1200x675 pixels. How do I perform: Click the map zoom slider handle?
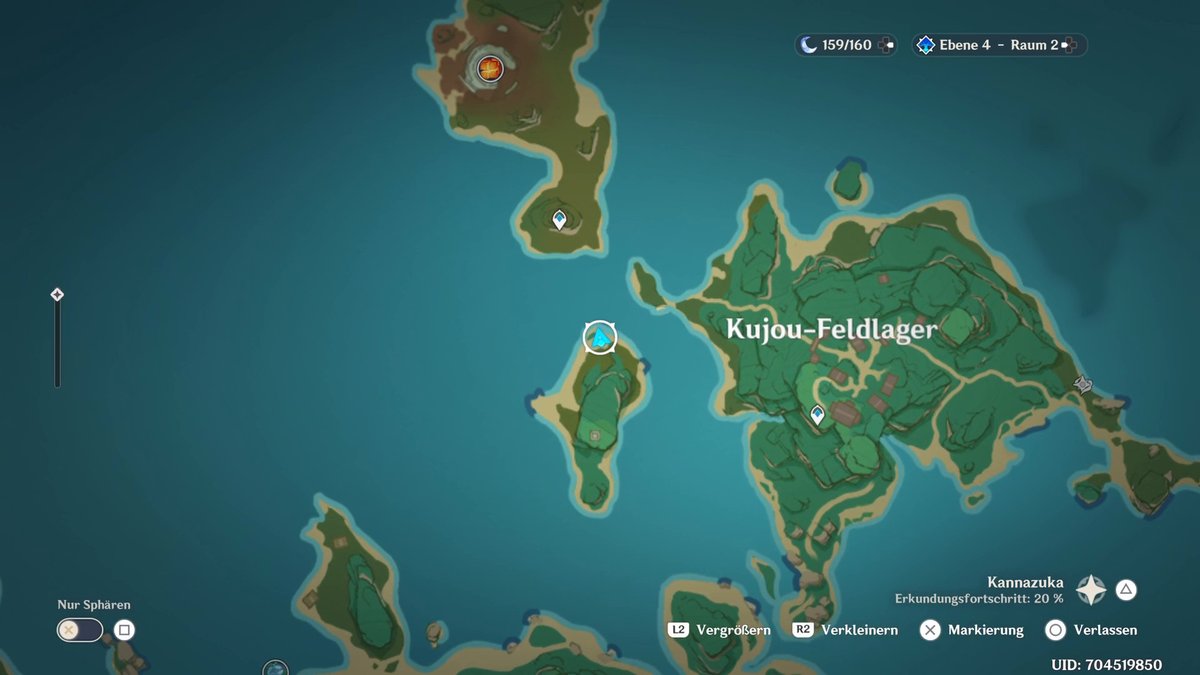[57, 295]
